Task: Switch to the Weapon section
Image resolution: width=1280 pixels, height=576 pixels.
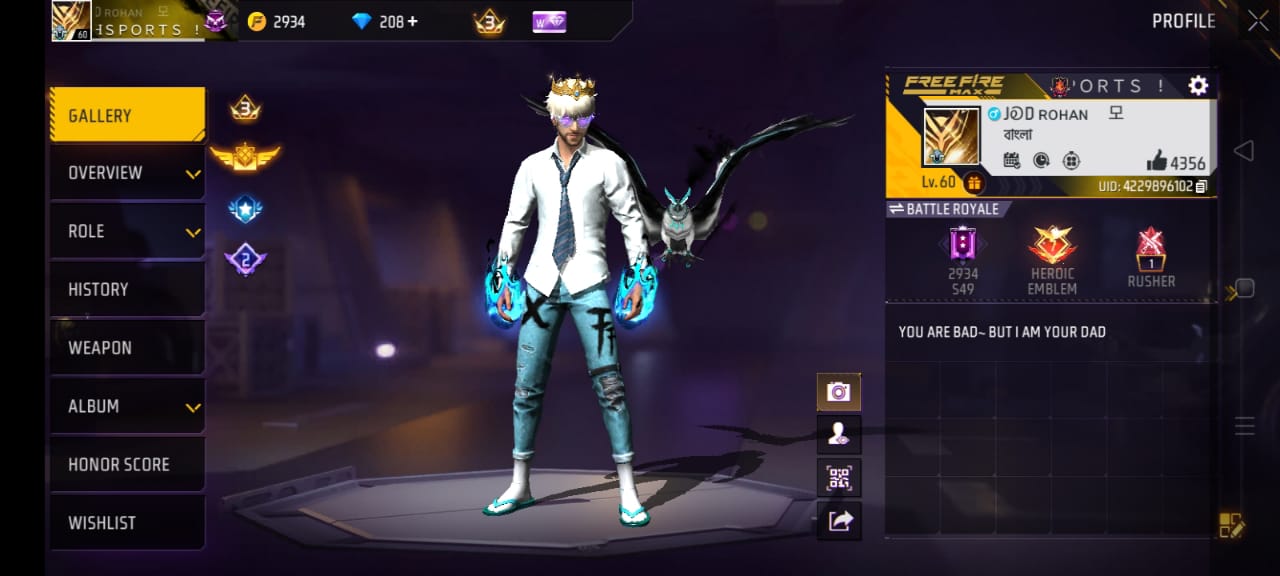Action: coord(127,348)
